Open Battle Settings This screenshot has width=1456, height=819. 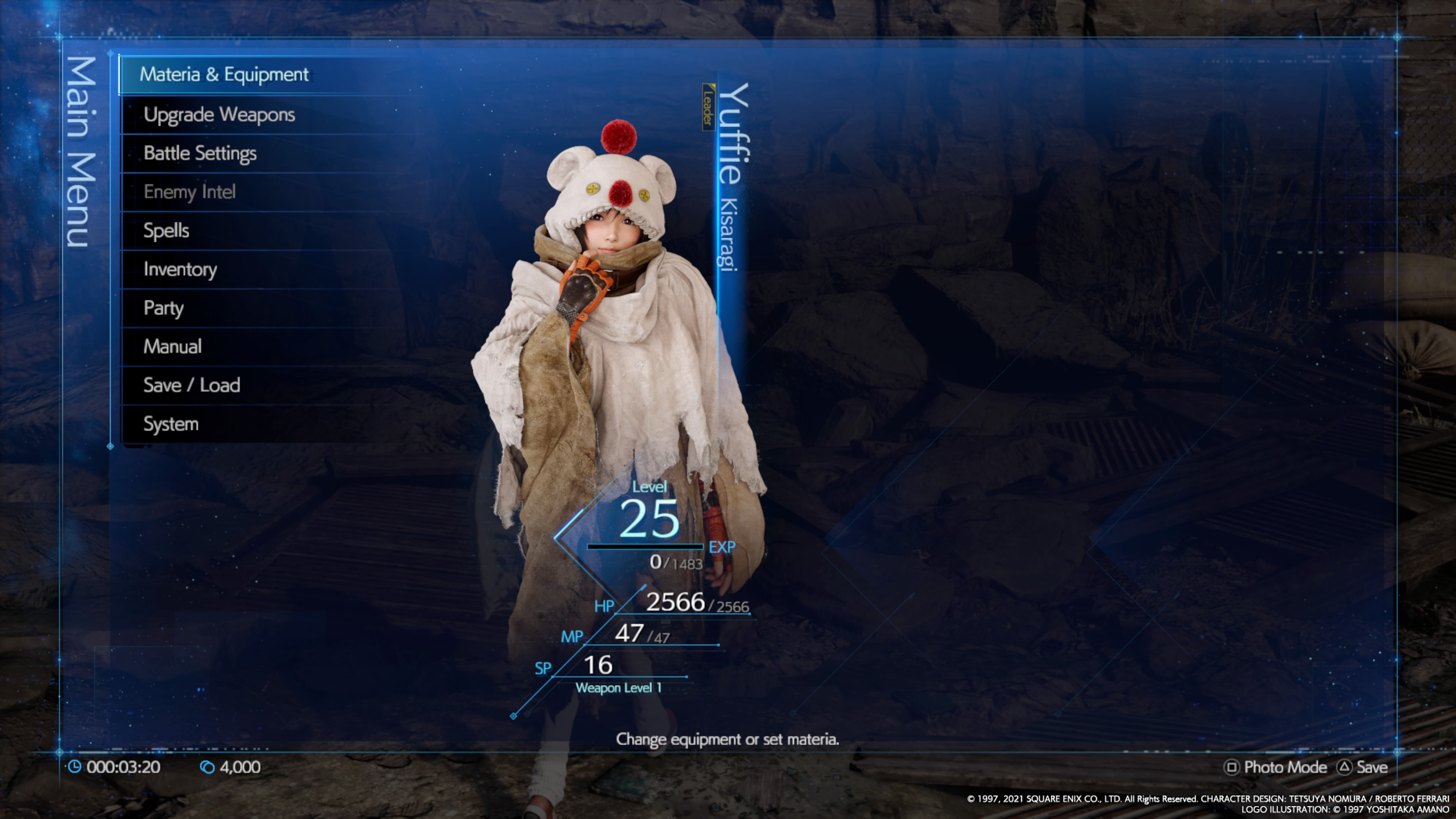click(x=199, y=153)
